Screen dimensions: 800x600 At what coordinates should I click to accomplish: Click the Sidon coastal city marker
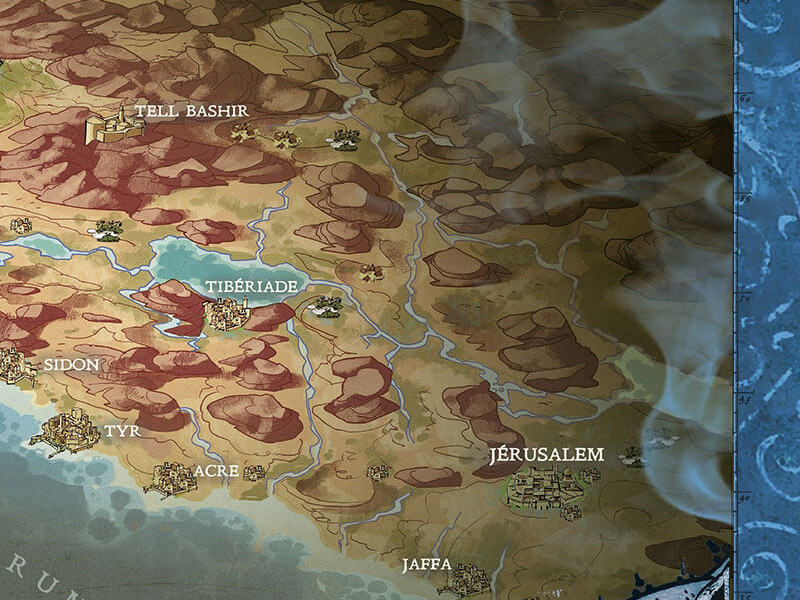(17, 364)
